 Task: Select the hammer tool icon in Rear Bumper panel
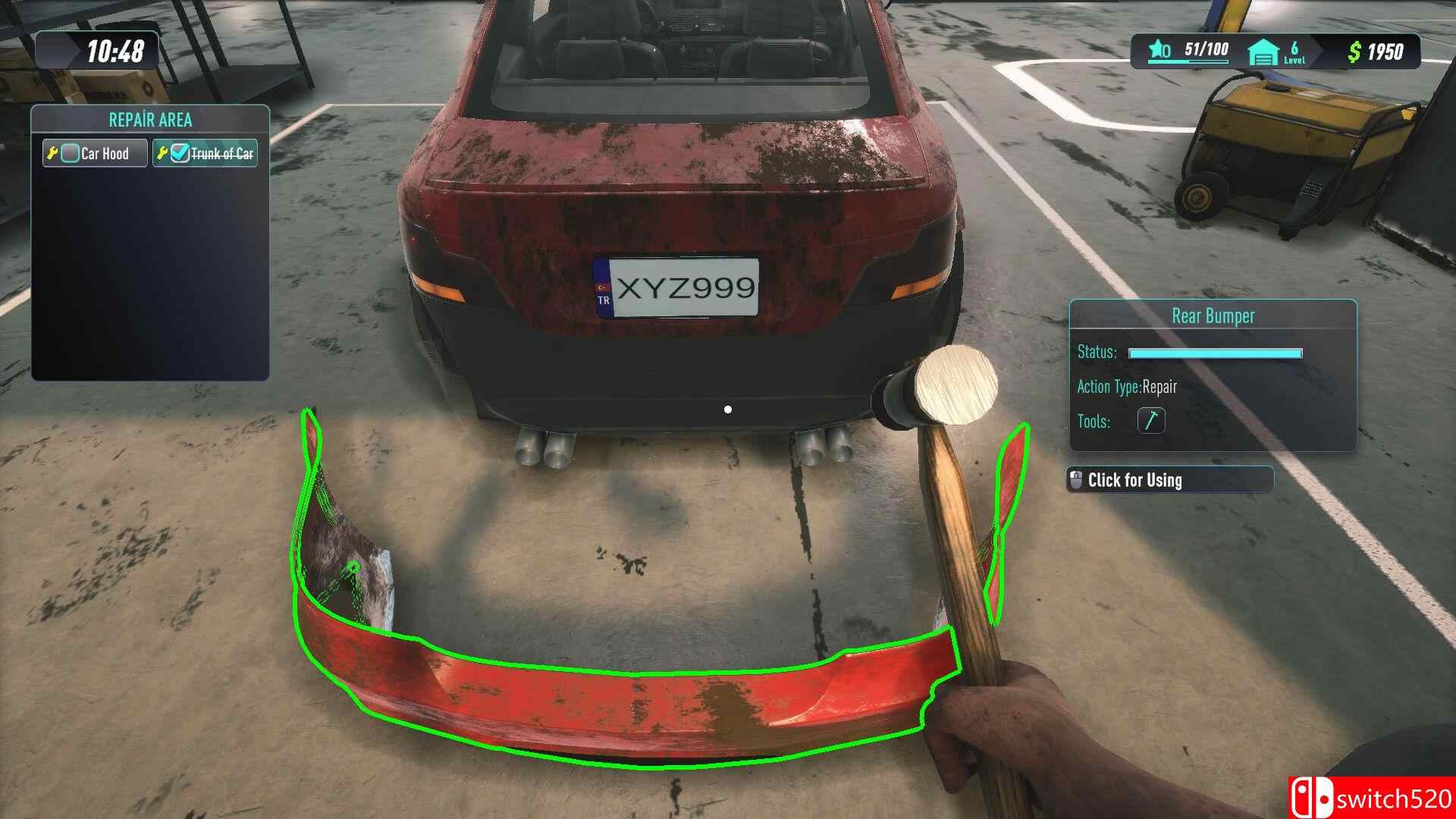pos(1151,422)
